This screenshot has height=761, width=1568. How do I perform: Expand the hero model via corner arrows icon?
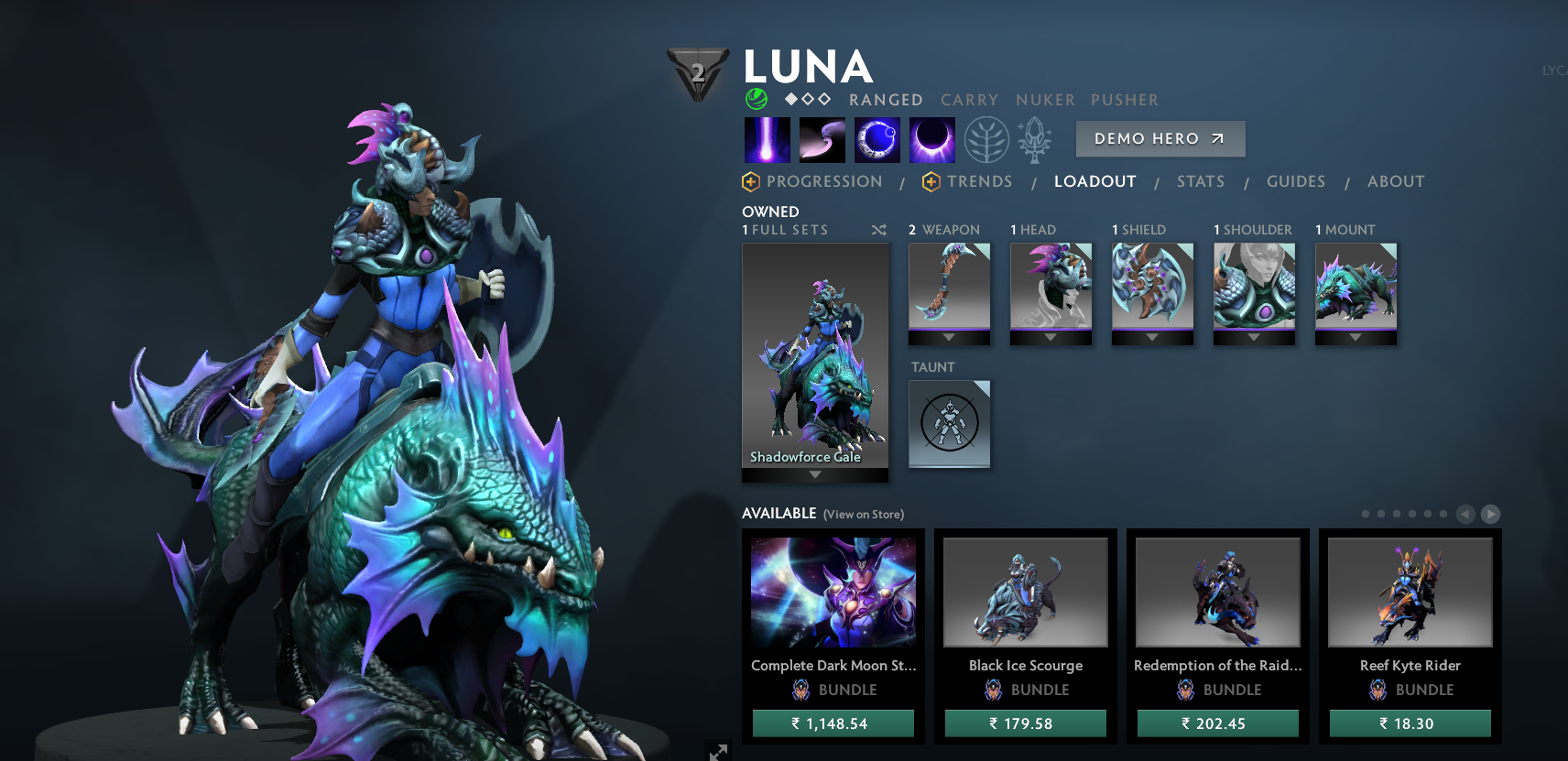tap(717, 751)
